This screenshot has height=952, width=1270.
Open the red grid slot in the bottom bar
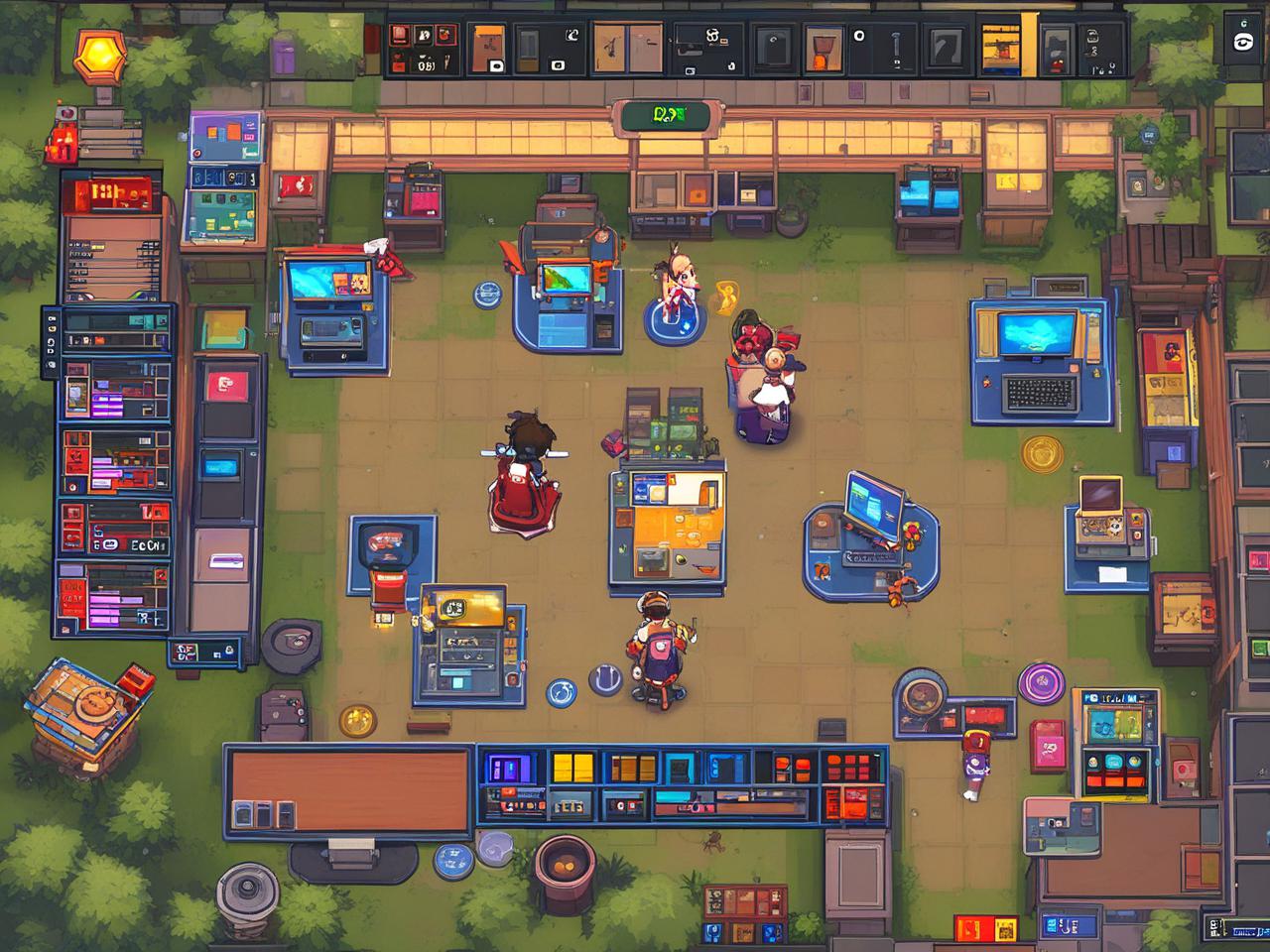pos(851,767)
